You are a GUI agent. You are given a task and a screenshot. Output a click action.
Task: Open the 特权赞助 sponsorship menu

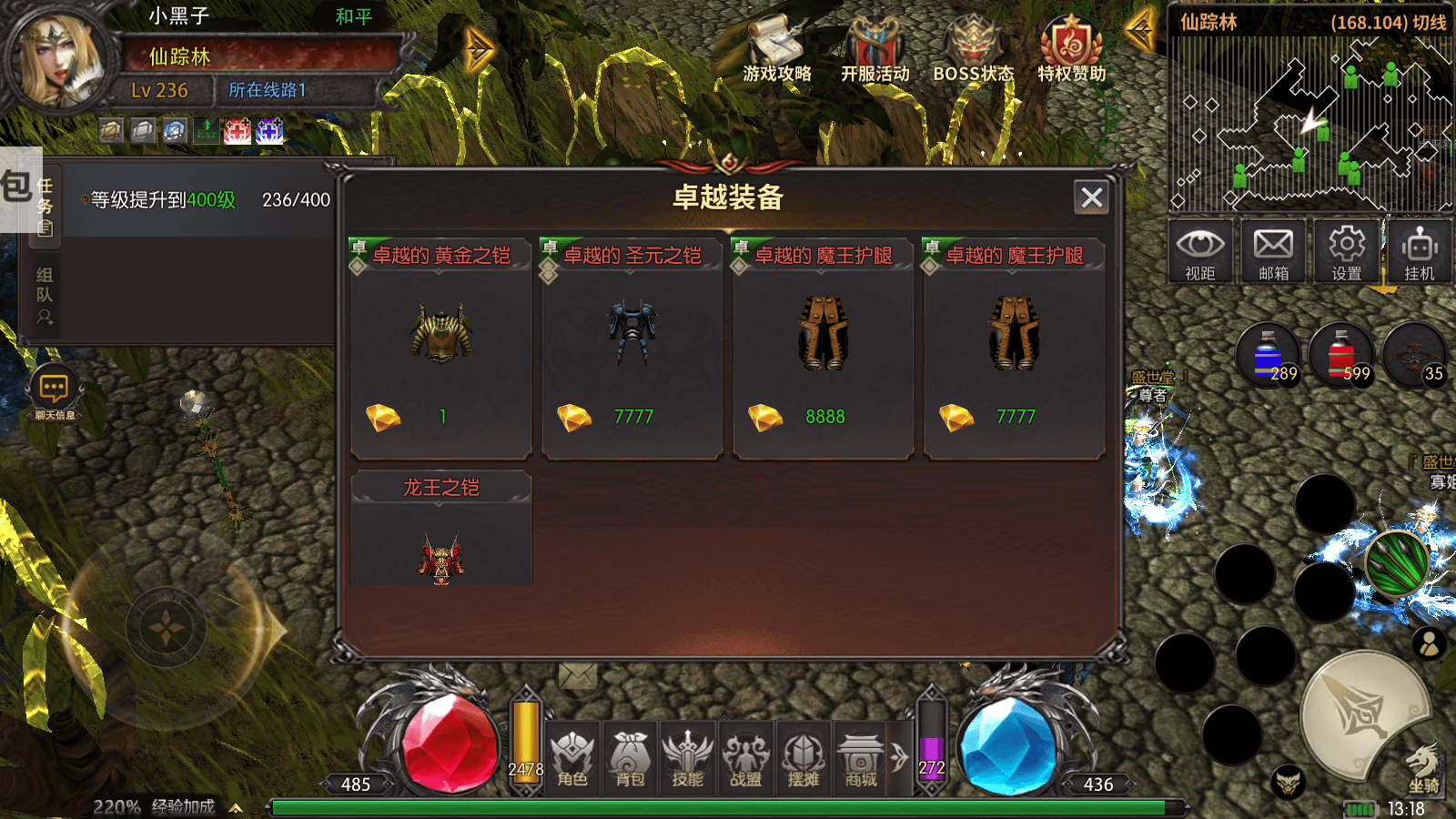(x=1071, y=48)
